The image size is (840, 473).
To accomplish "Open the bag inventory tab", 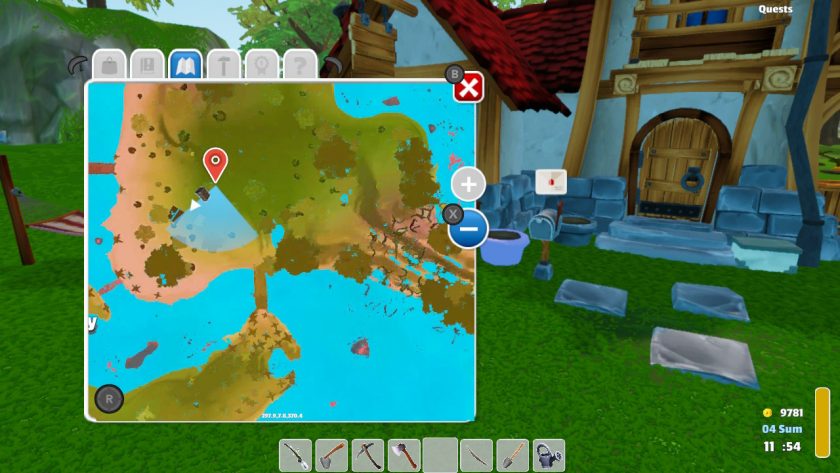I will coord(110,66).
